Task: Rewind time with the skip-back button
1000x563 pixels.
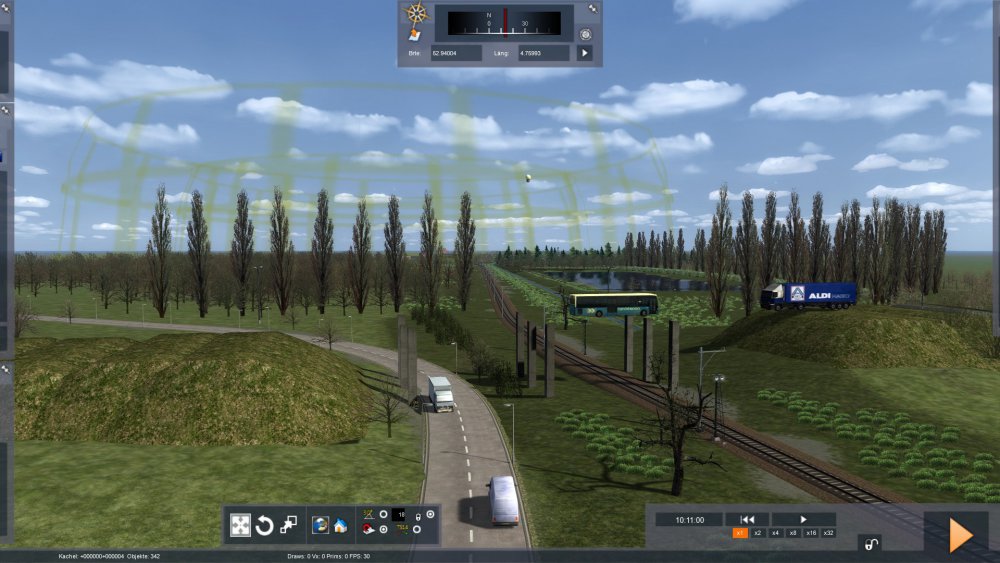Action: coord(747,519)
